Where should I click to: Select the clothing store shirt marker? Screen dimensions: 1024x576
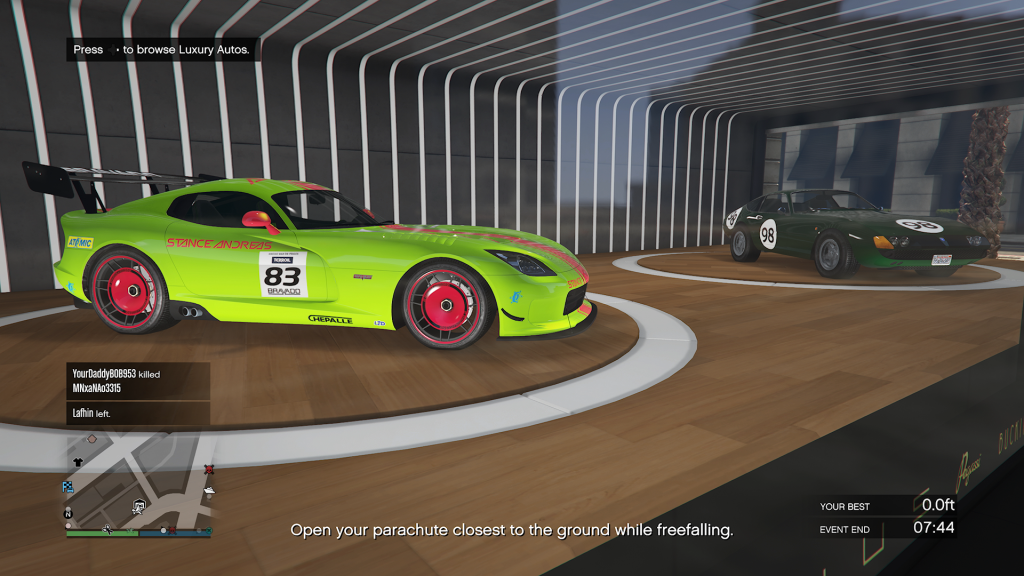79,463
